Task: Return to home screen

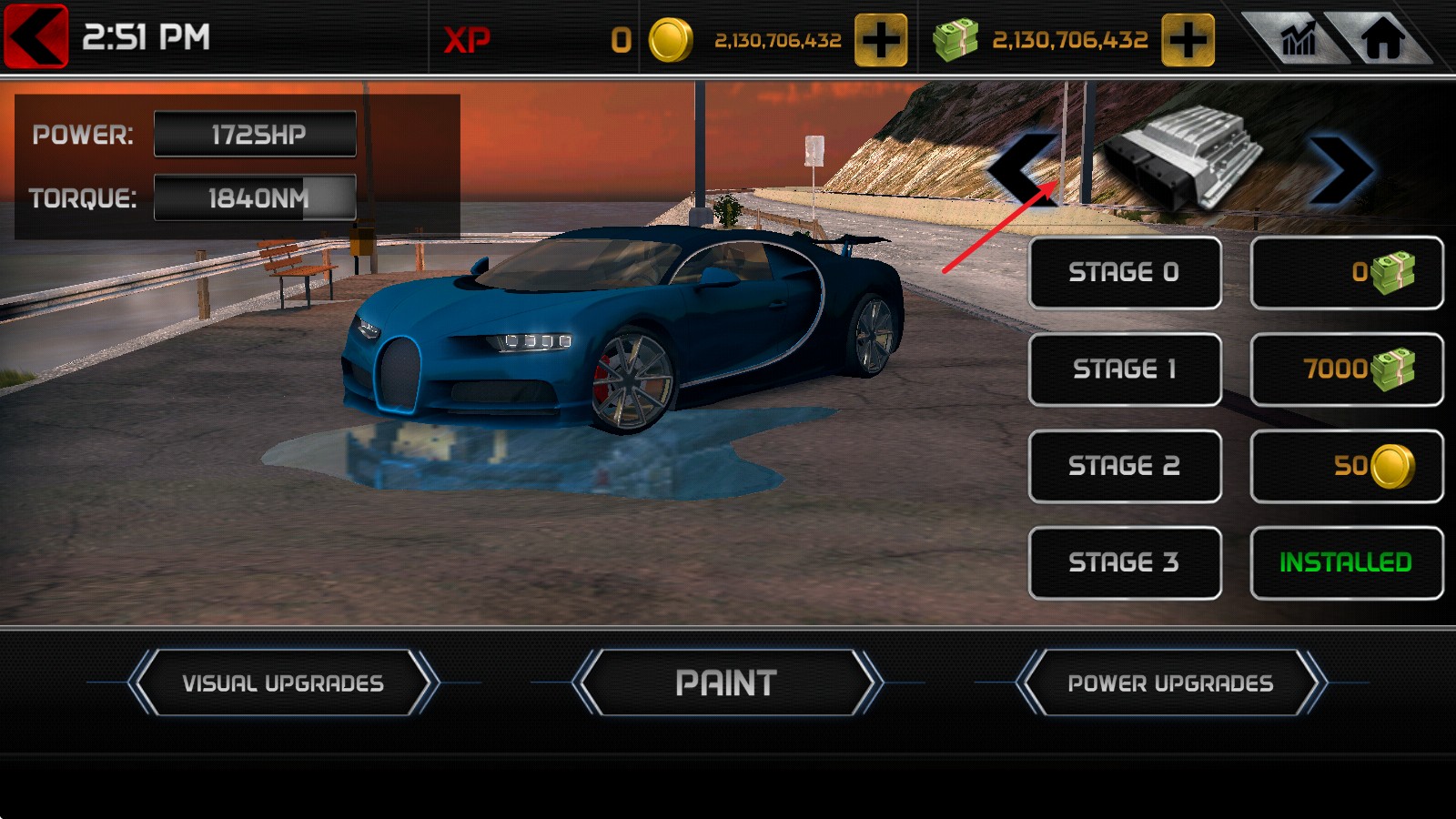Action: pos(1381,39)
